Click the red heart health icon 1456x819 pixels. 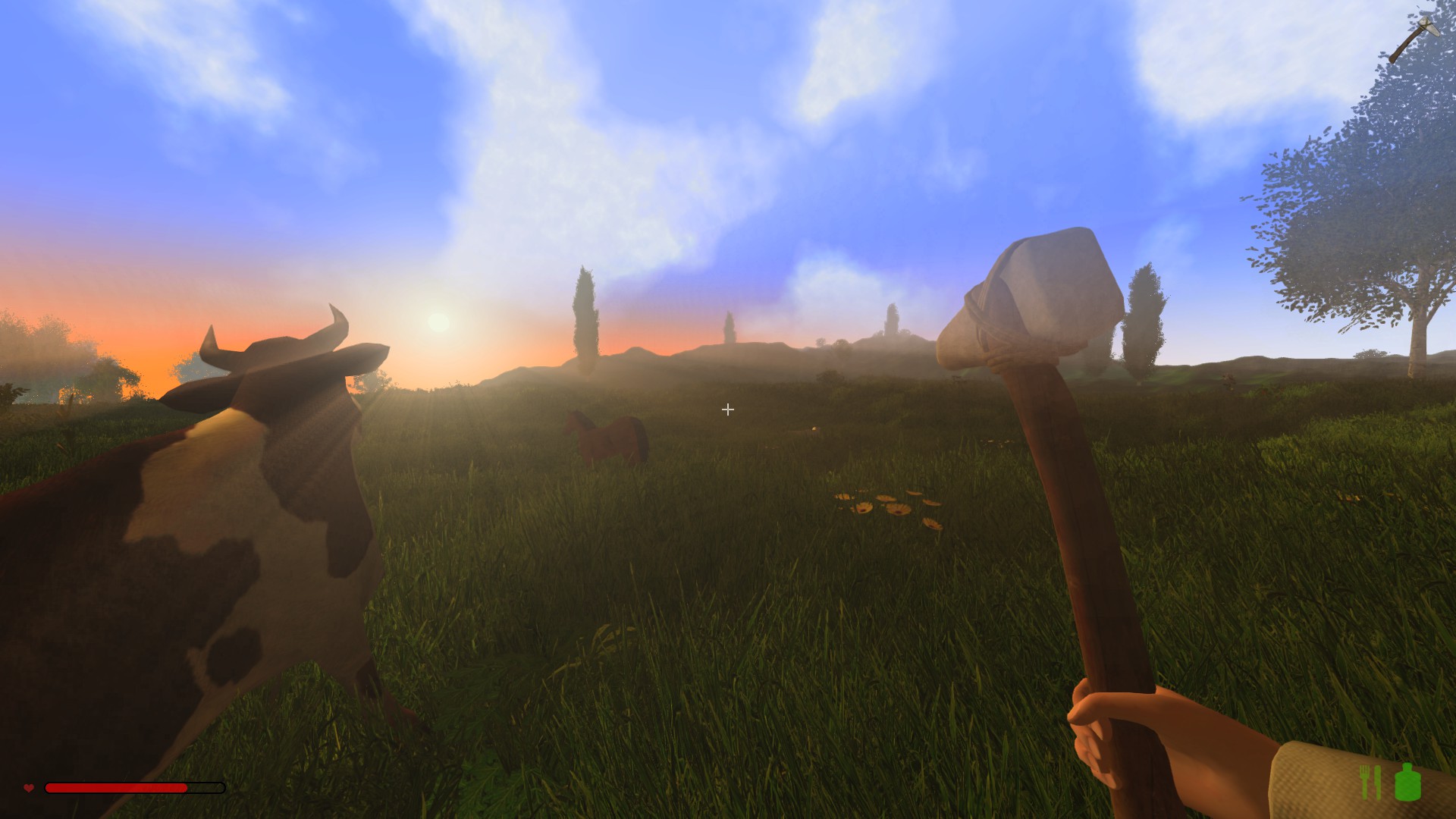click(x=28, y=789)
